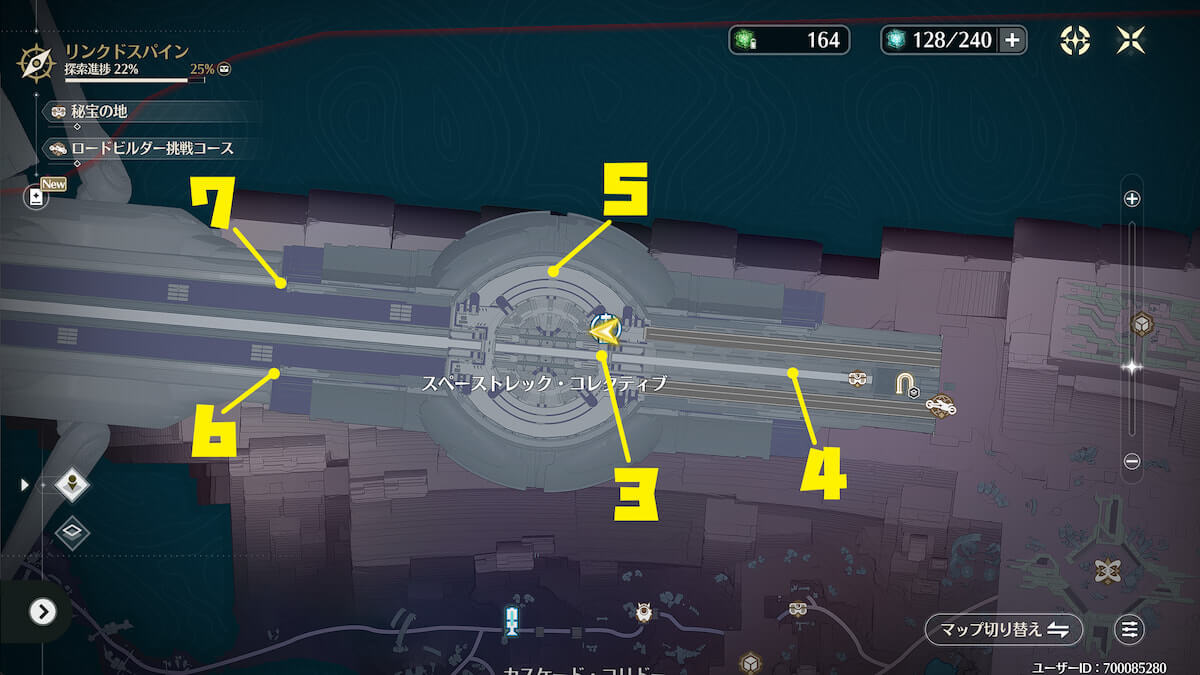Viewport: 1200px width, 675px height.
Task: Select the stacked layers diamond button
Action: coord(72,532)
